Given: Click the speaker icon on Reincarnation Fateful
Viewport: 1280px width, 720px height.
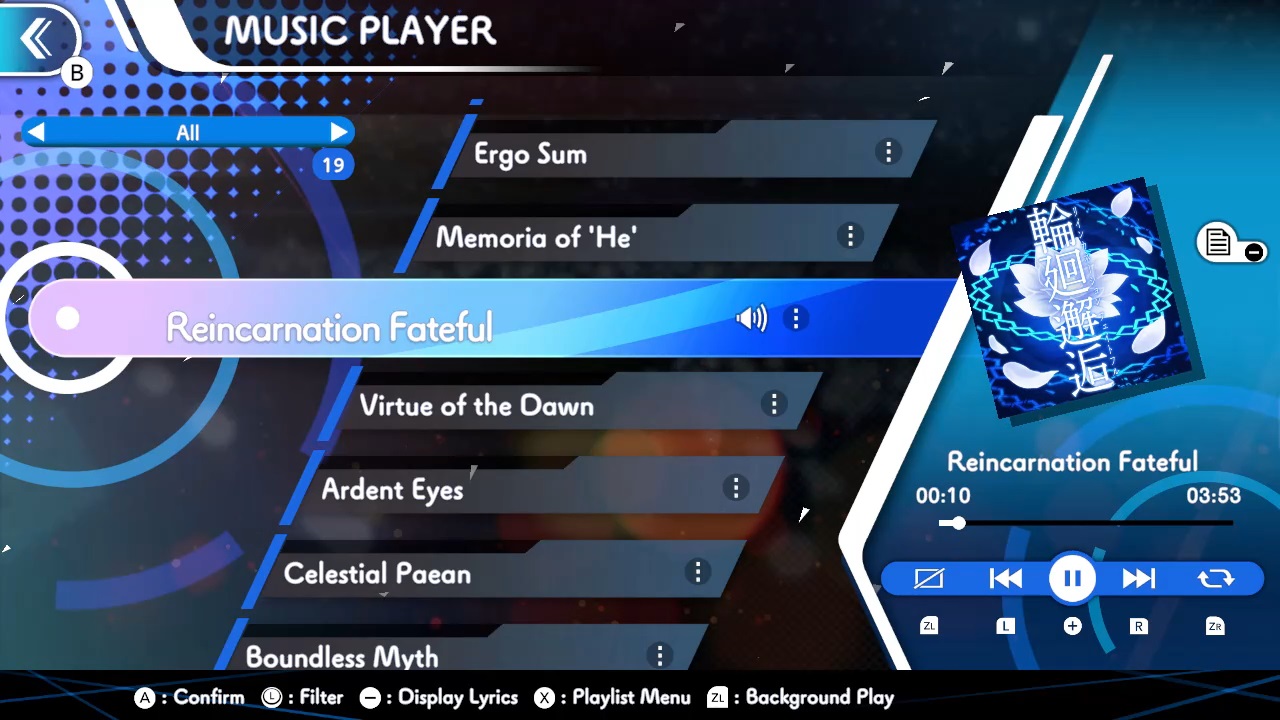Looking at the screenshot, I should pyautogui.click(x=751, y=318).
